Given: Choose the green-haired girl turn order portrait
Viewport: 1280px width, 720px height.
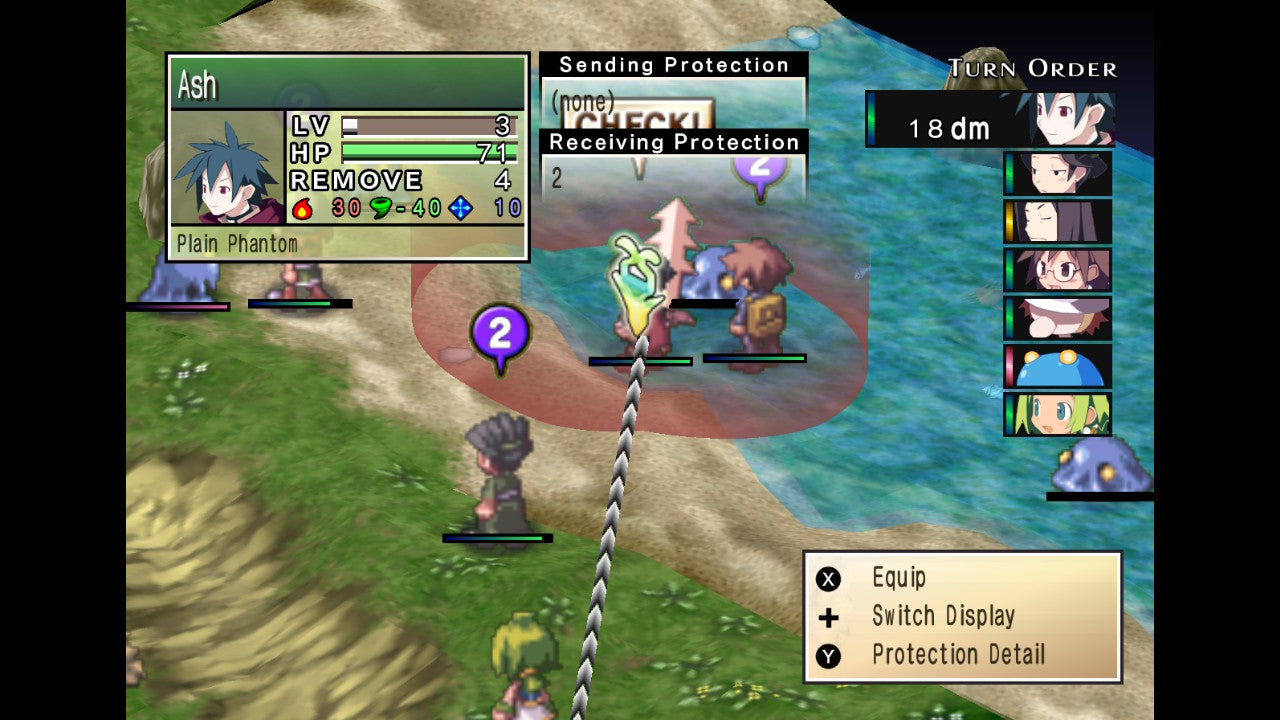Looking at the screenshot, I should (x=1060, y=414).
